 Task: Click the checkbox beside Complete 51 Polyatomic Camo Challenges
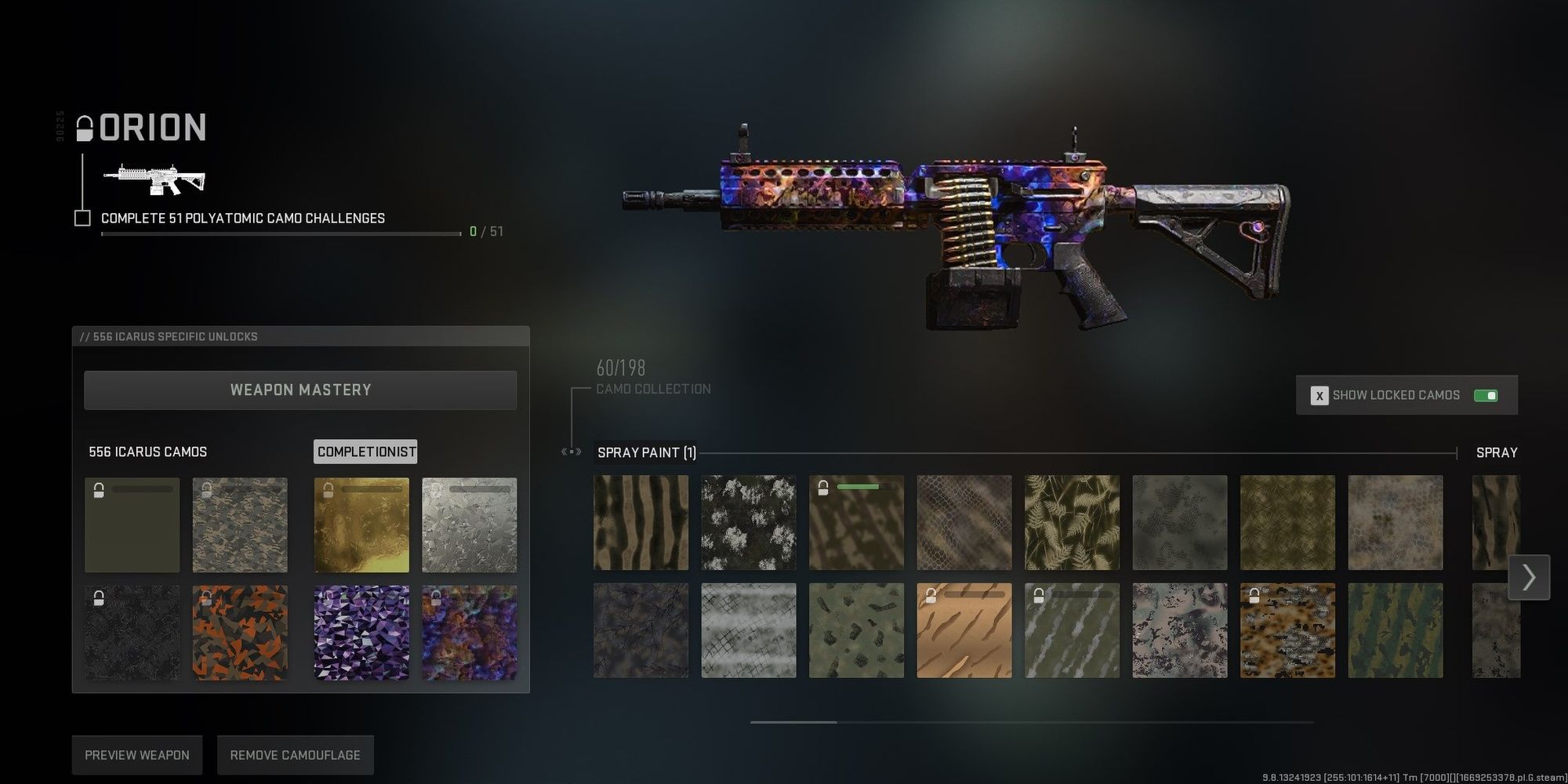click(81, 219)
